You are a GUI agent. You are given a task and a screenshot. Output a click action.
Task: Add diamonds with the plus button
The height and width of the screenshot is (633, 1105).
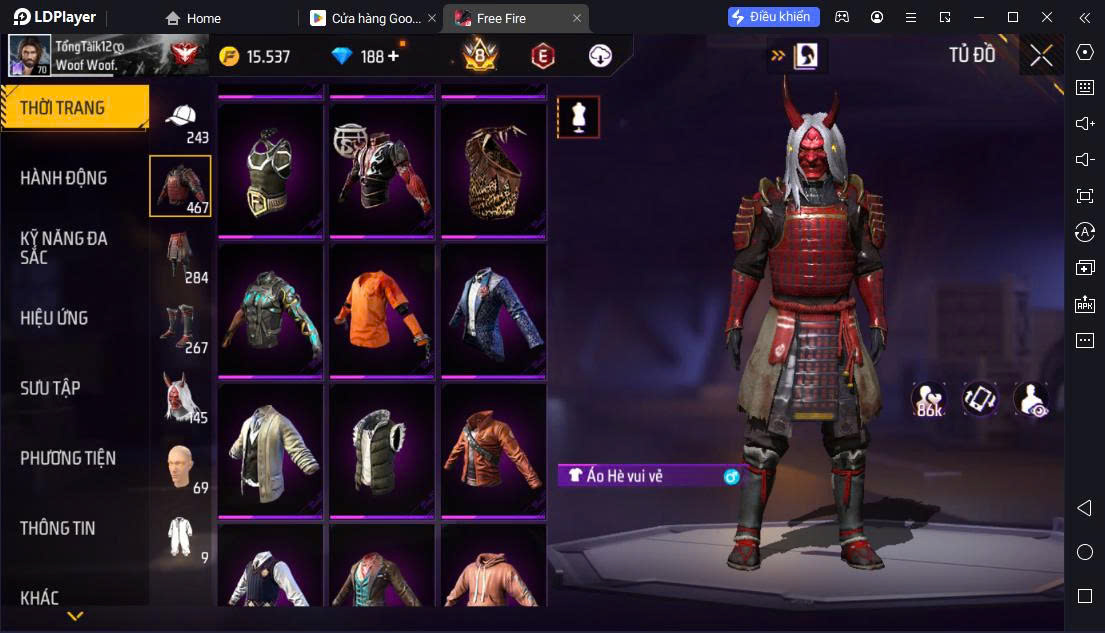pyautogui.click(x=393, y=56)
